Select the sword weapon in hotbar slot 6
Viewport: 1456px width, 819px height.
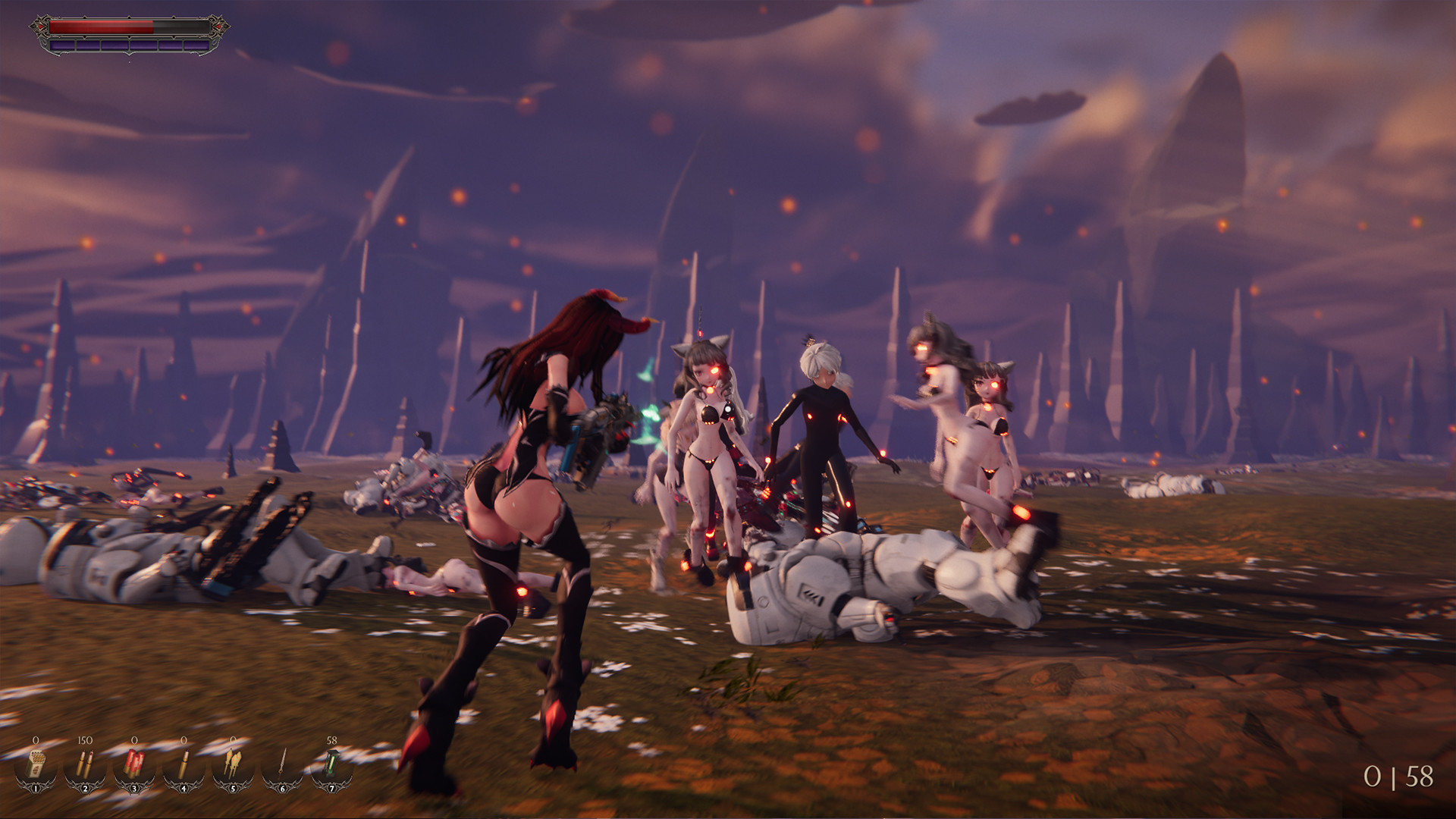tap(282, 764)
